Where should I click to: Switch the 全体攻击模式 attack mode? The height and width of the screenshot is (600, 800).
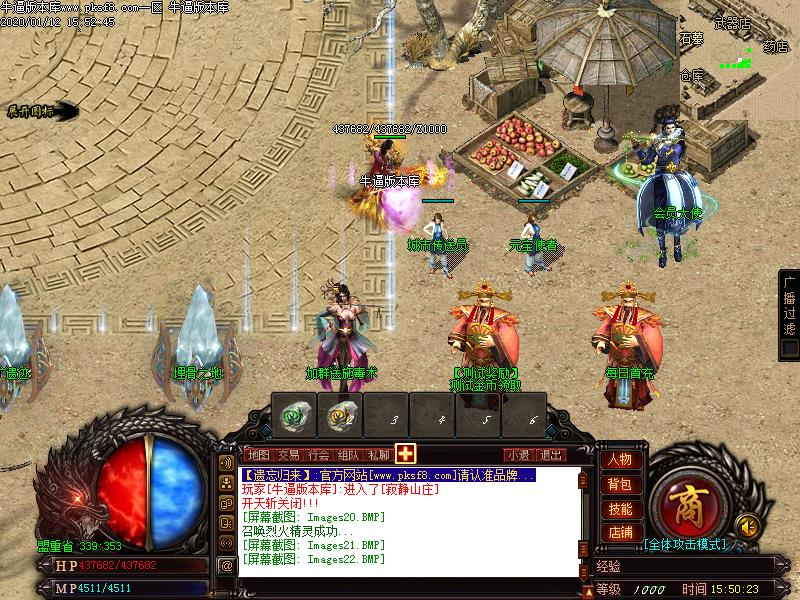685,545
